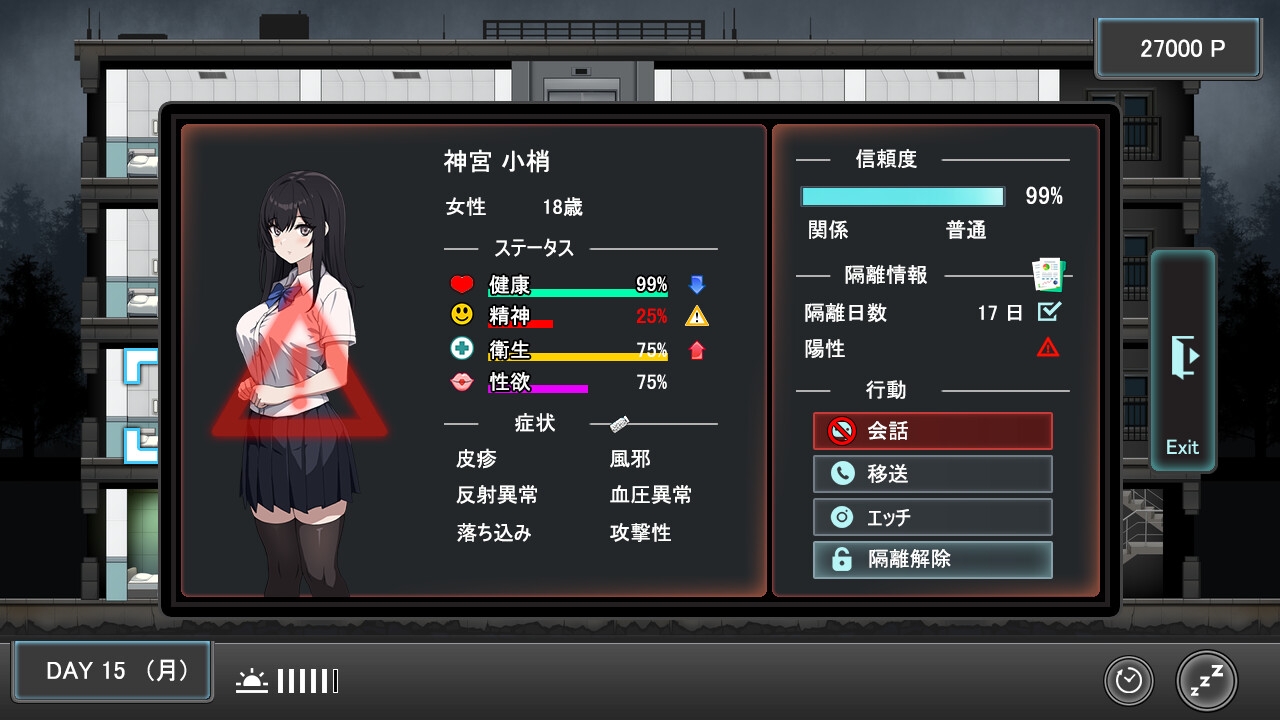This screenshot has width=1280, height=720.
Task: Close the panel with the Exit button
Action: (1183, 361)
